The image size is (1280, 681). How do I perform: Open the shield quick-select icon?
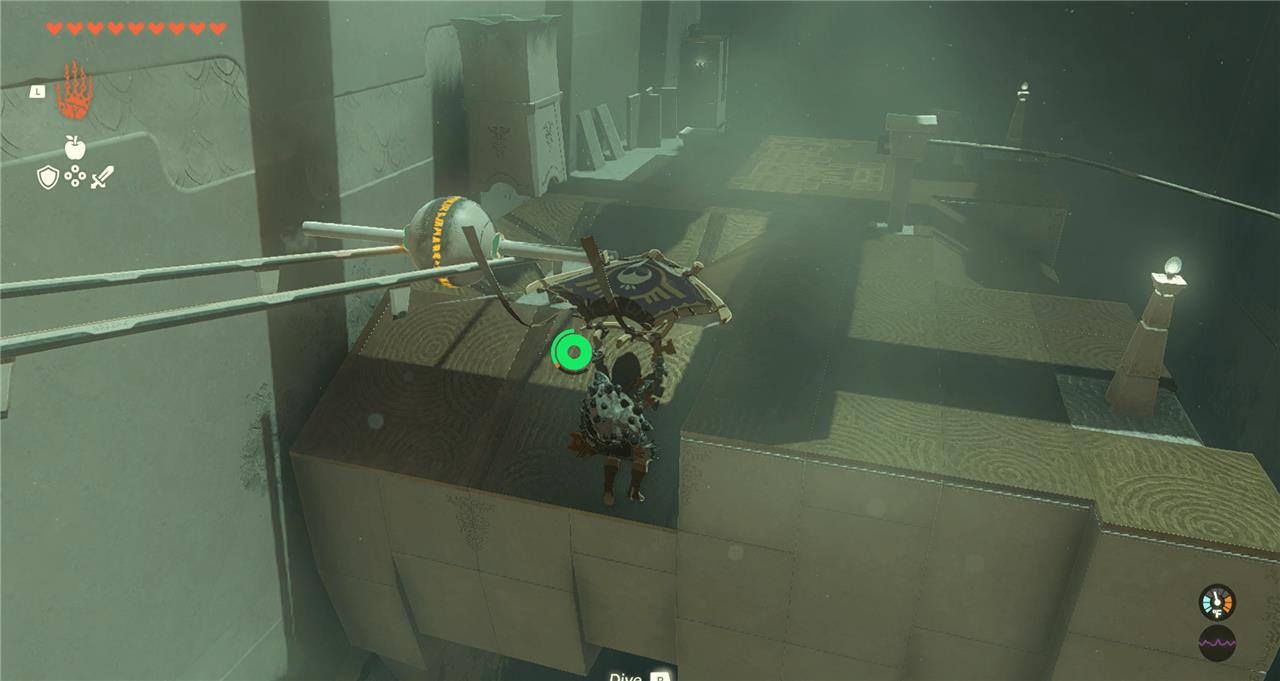coord(47,178)
